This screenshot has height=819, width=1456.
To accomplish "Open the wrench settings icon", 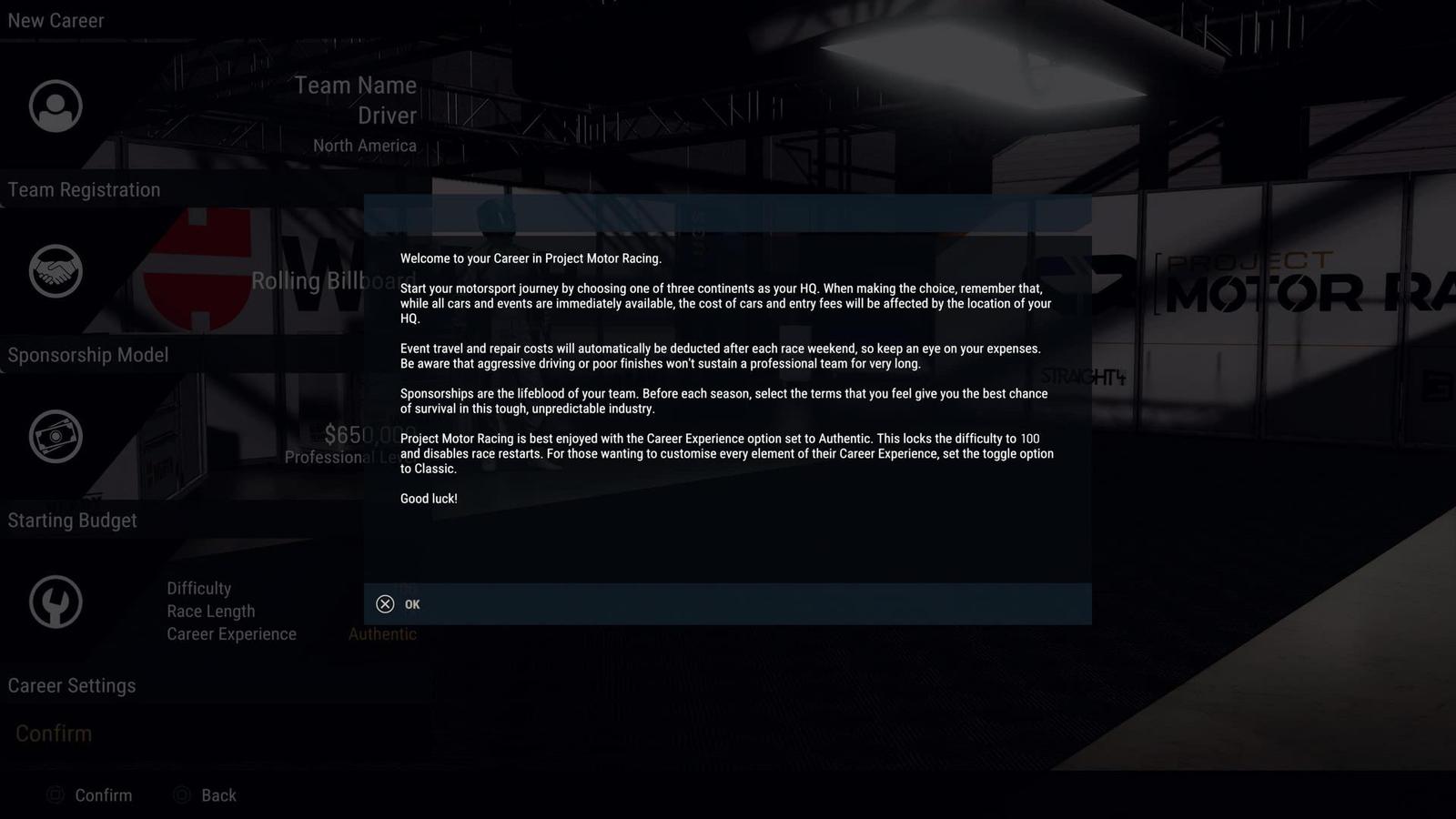I will [x=56, y=602].
